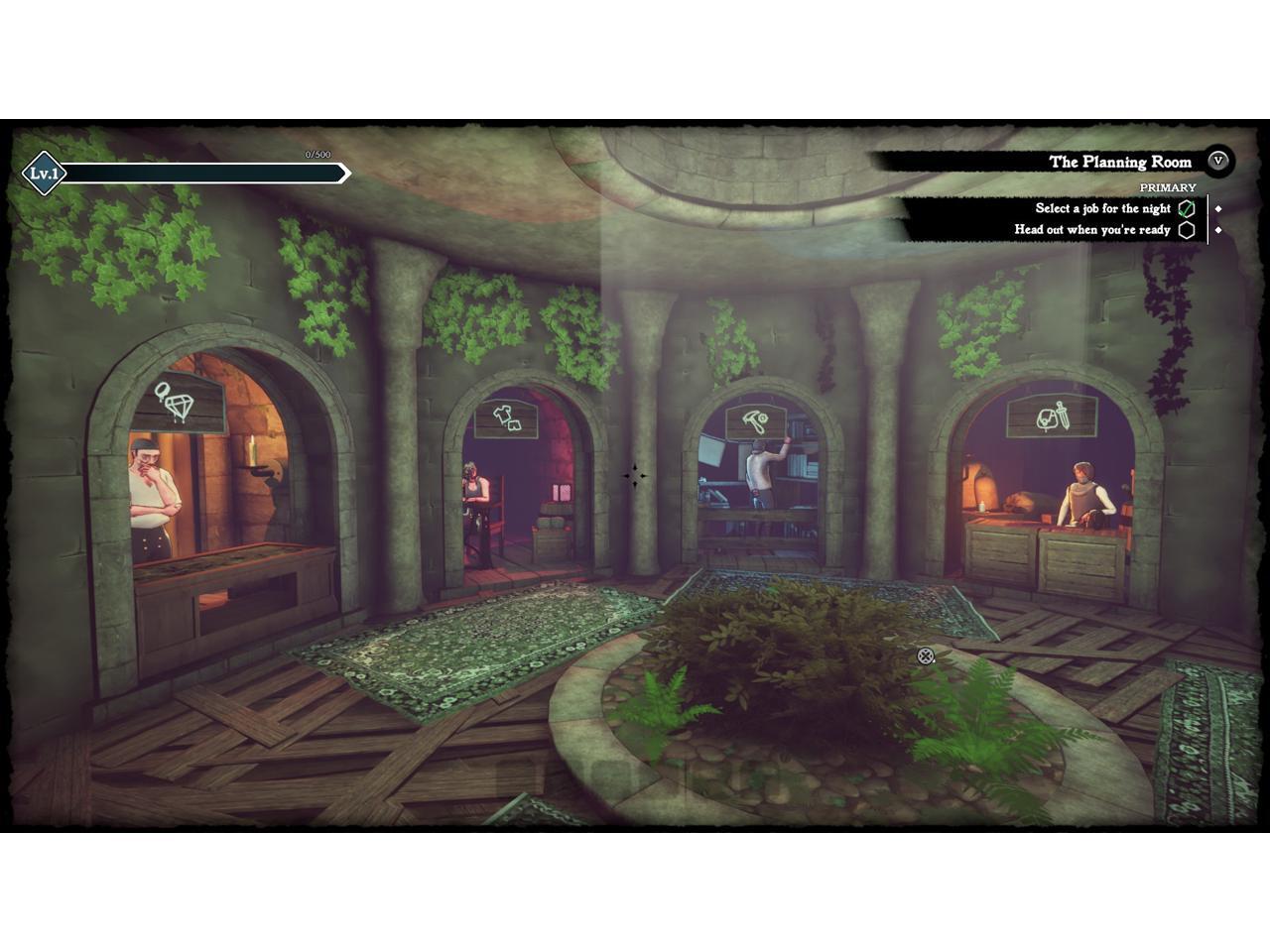This screenshot has width=1270, height=952.
Task: Select the 'Head out when you're ready' objective
Action: (1091, 230)
